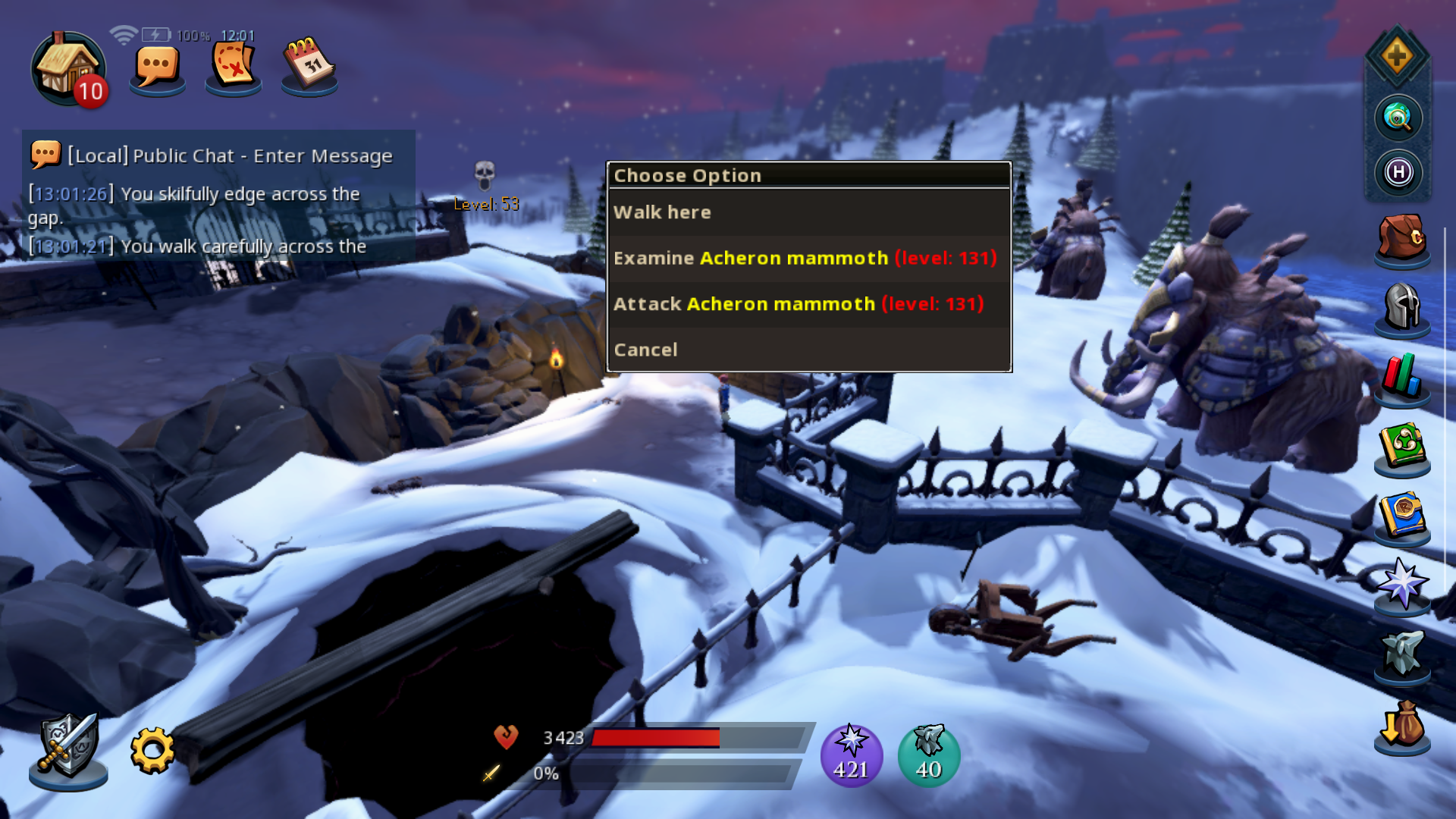Viewport: 1456px width, 819px height.
Task: Open the home teleport cottage icon
Action: coord(68,68)
